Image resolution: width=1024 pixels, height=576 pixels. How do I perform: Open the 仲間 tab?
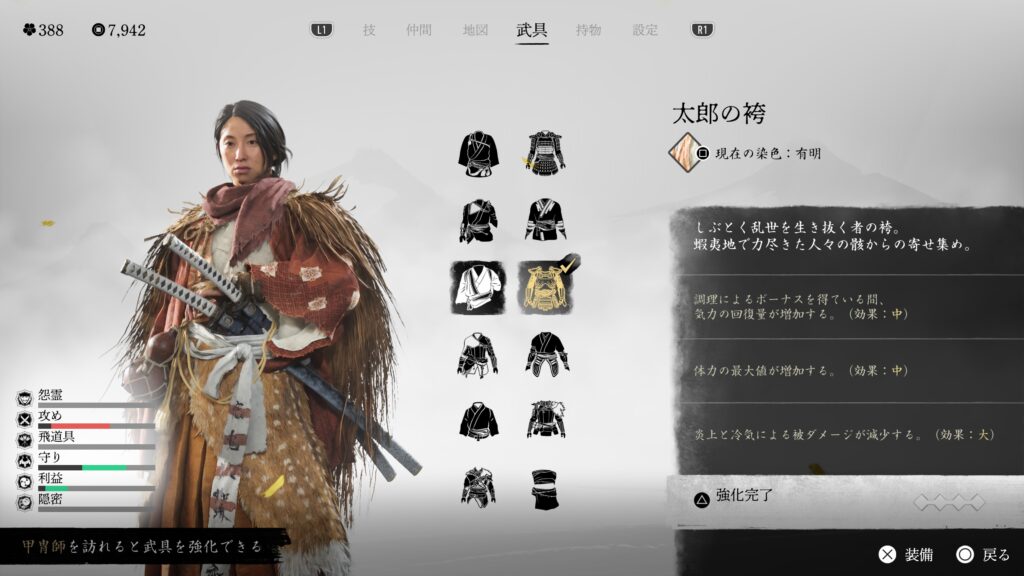(x=419, y=30)
